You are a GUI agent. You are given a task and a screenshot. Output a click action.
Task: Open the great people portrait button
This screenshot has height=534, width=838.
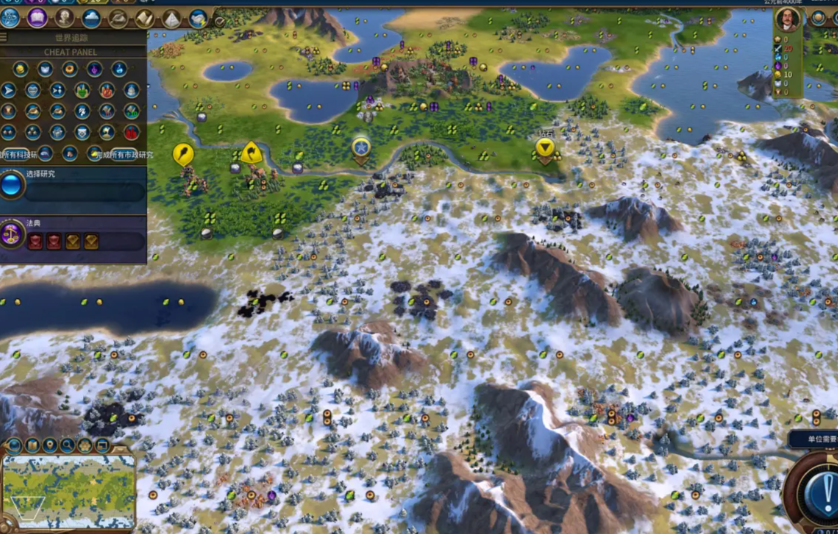65,17
